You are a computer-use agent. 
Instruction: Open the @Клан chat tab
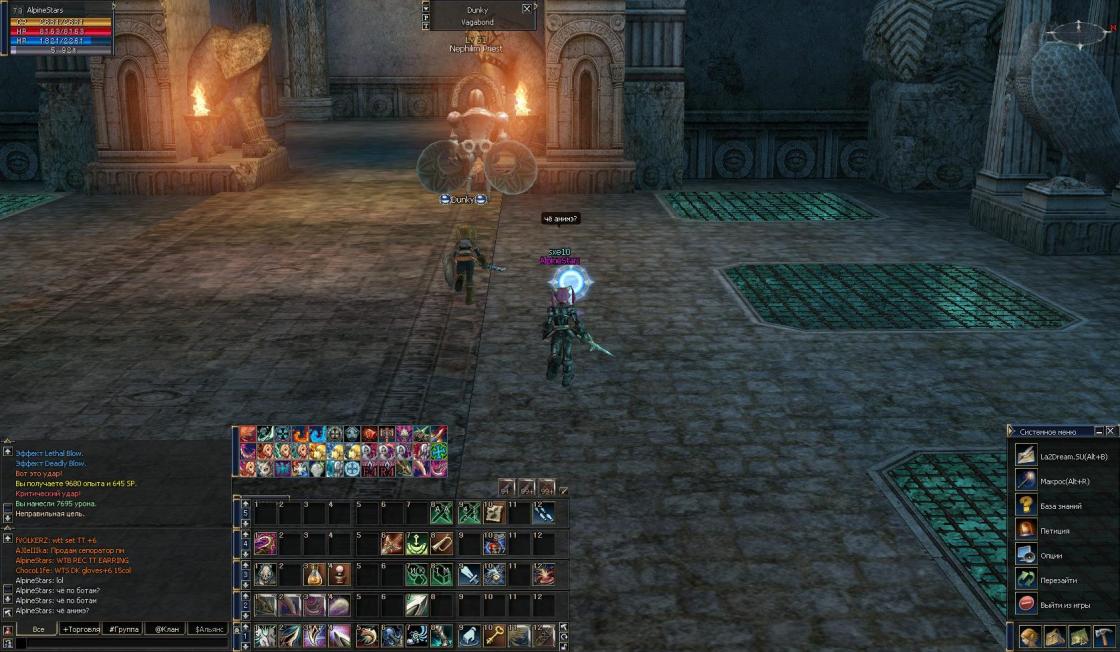click(168, 629)
